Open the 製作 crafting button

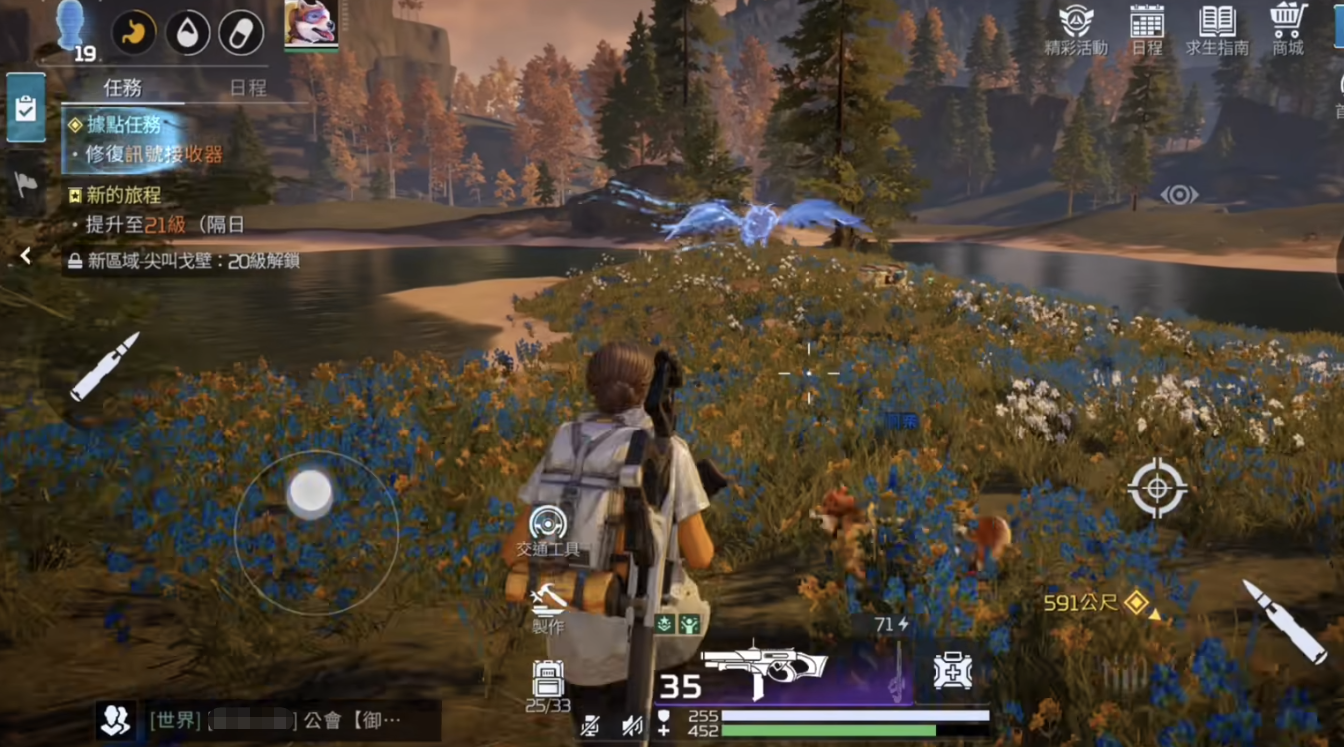[548, 608]
